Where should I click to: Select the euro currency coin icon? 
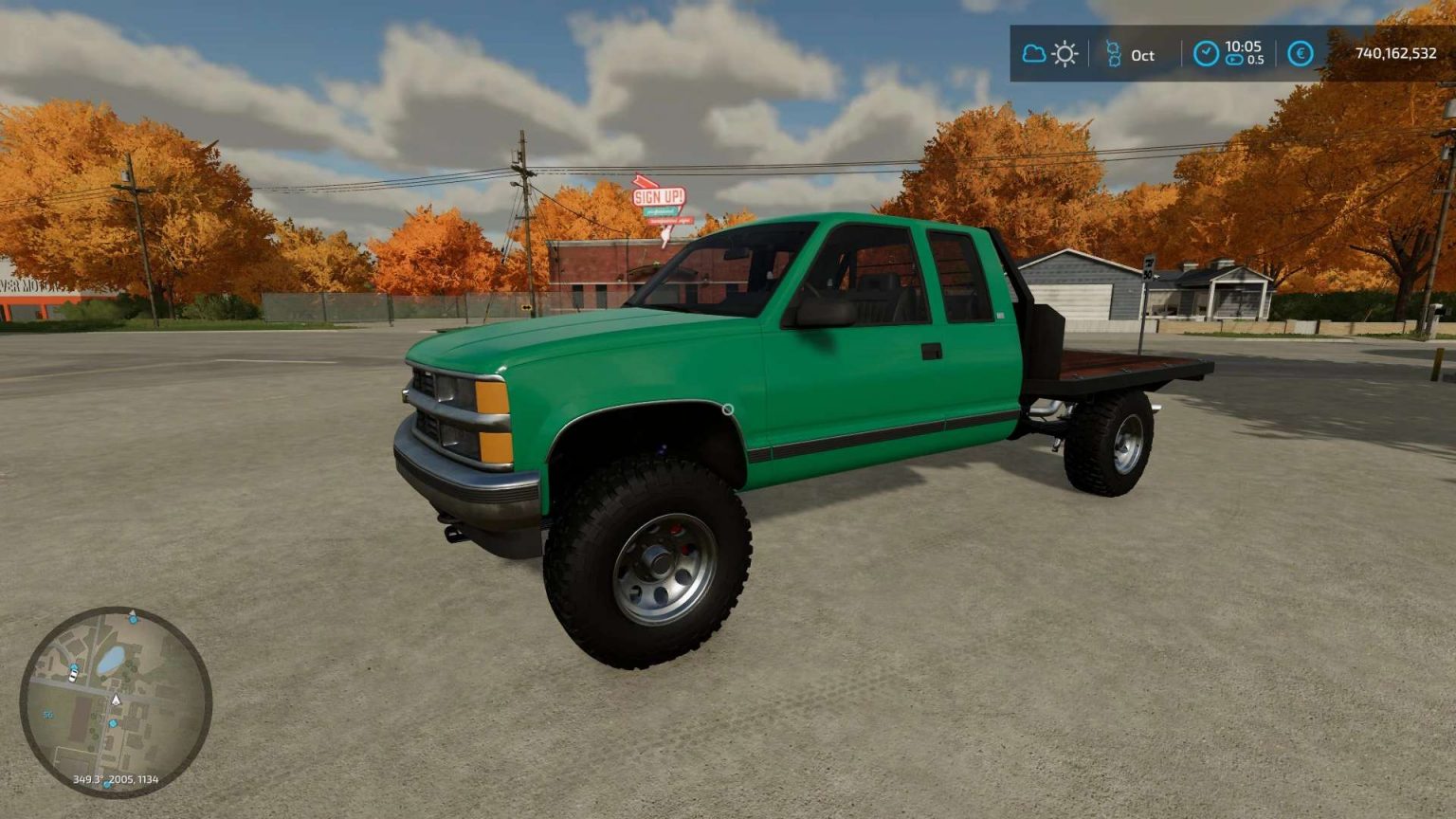[1300, 53]
